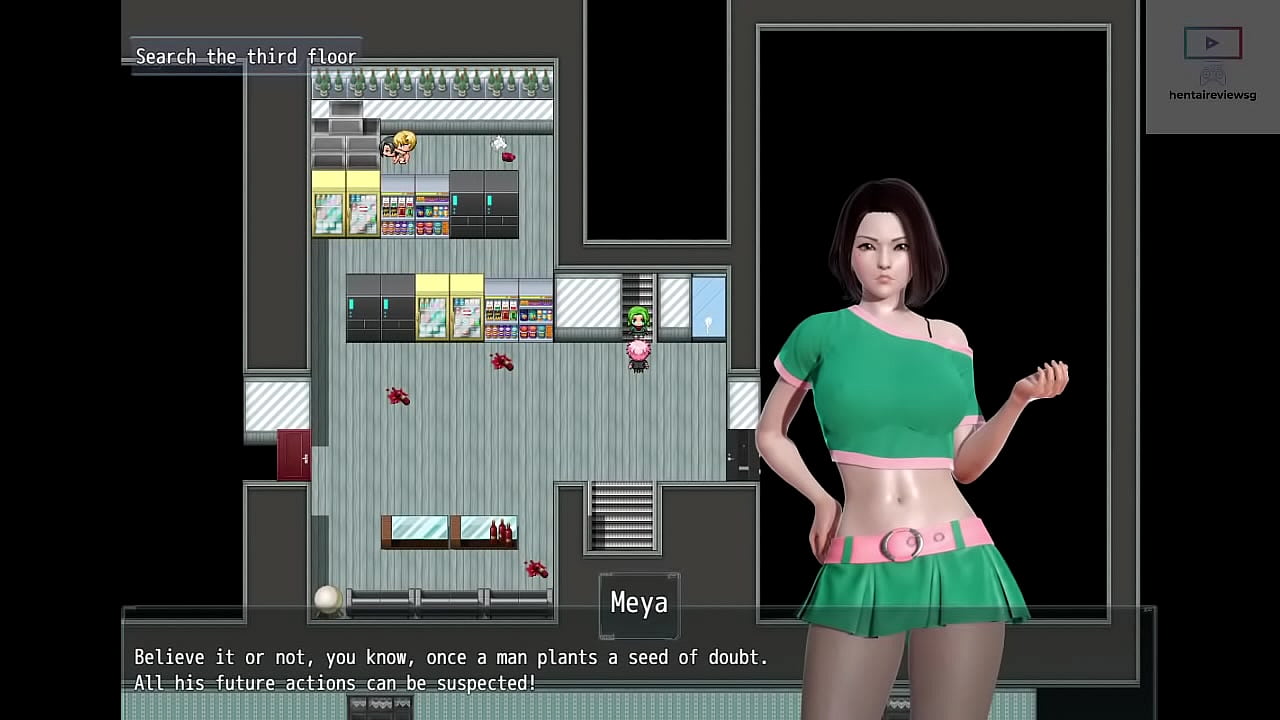Click the green-haired clerk behind the counter

[636, 320]
